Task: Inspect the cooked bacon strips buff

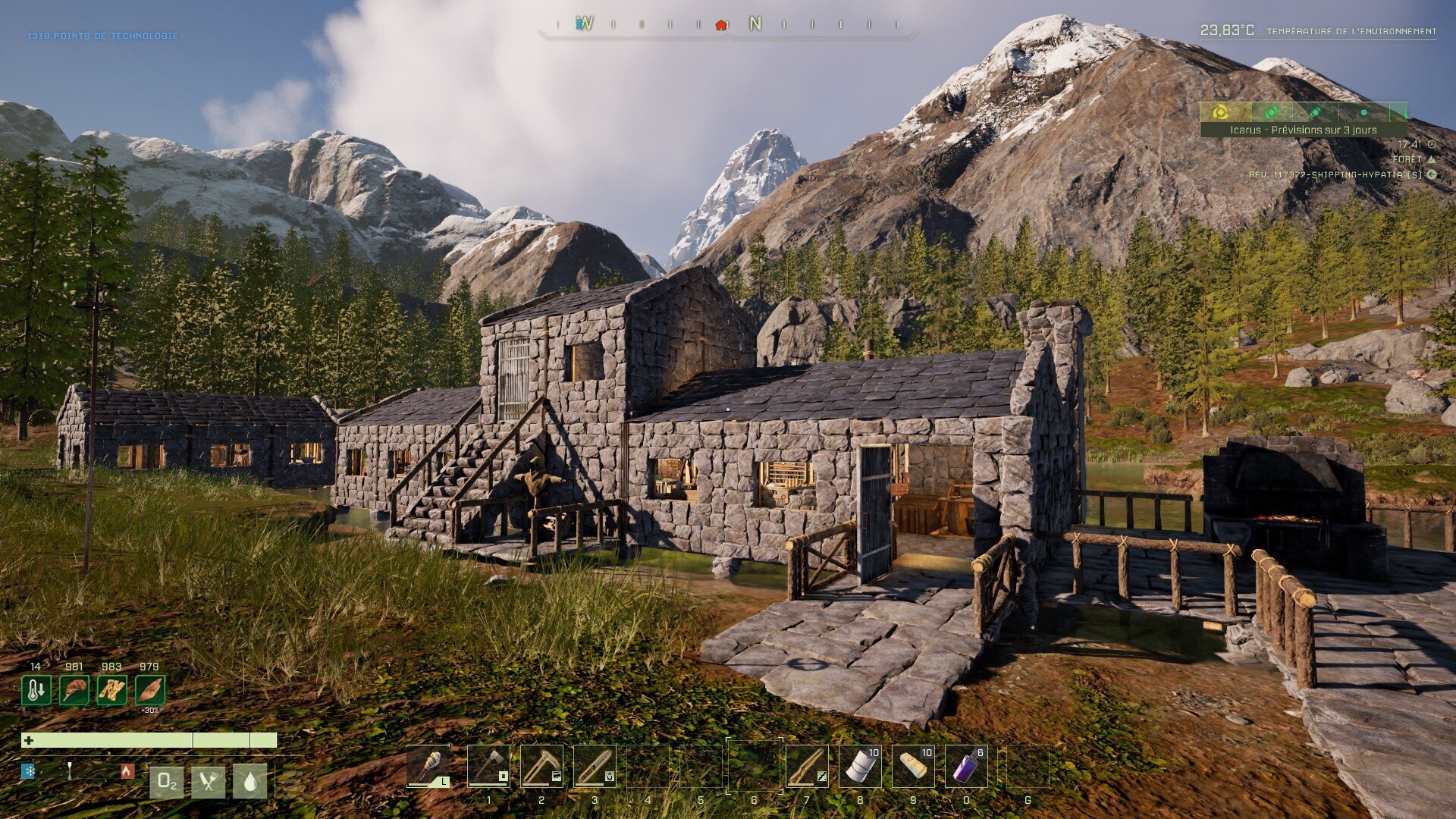Action: 111,690
